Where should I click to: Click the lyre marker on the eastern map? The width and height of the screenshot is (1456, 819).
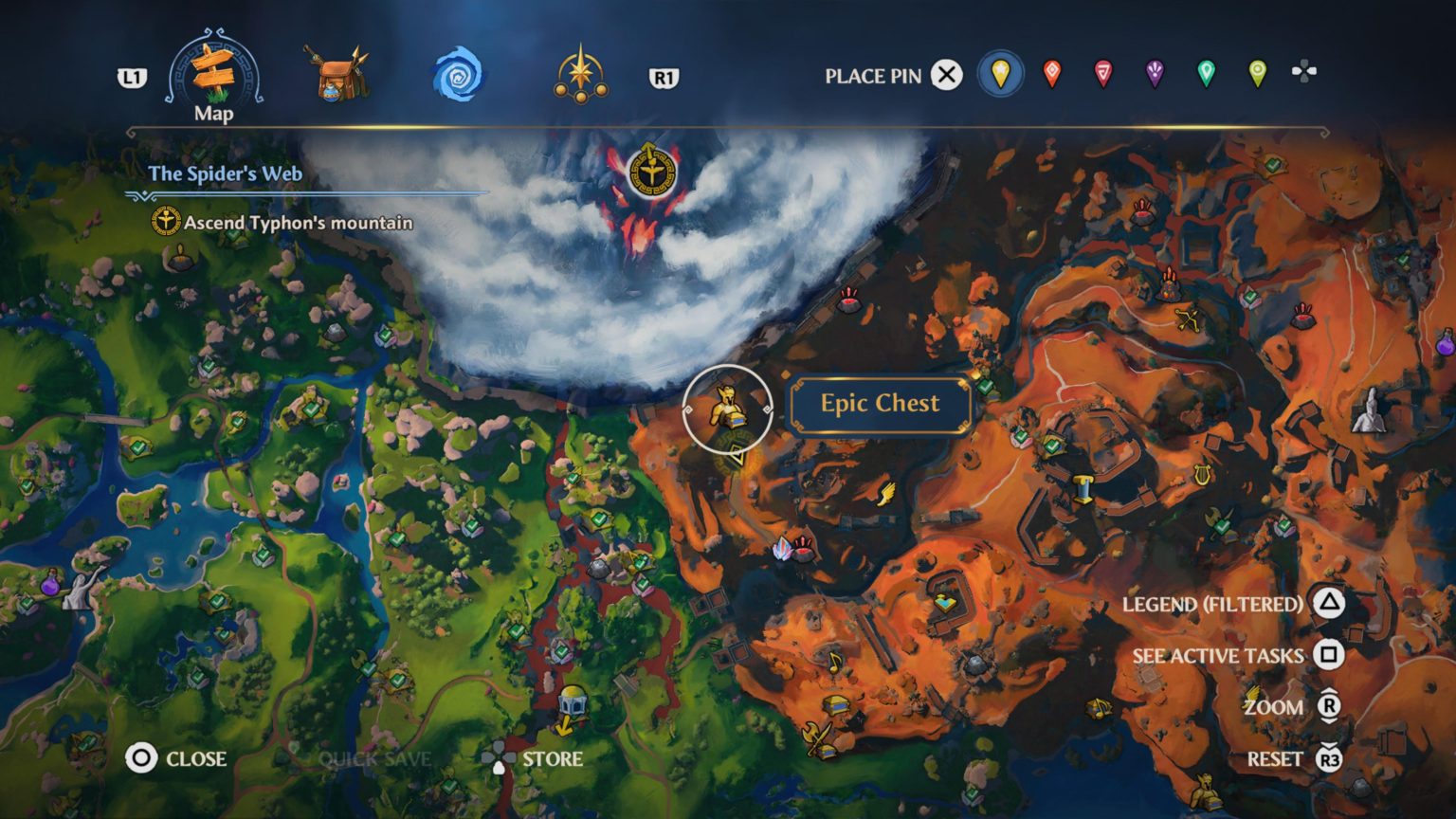coord(1202,472)
